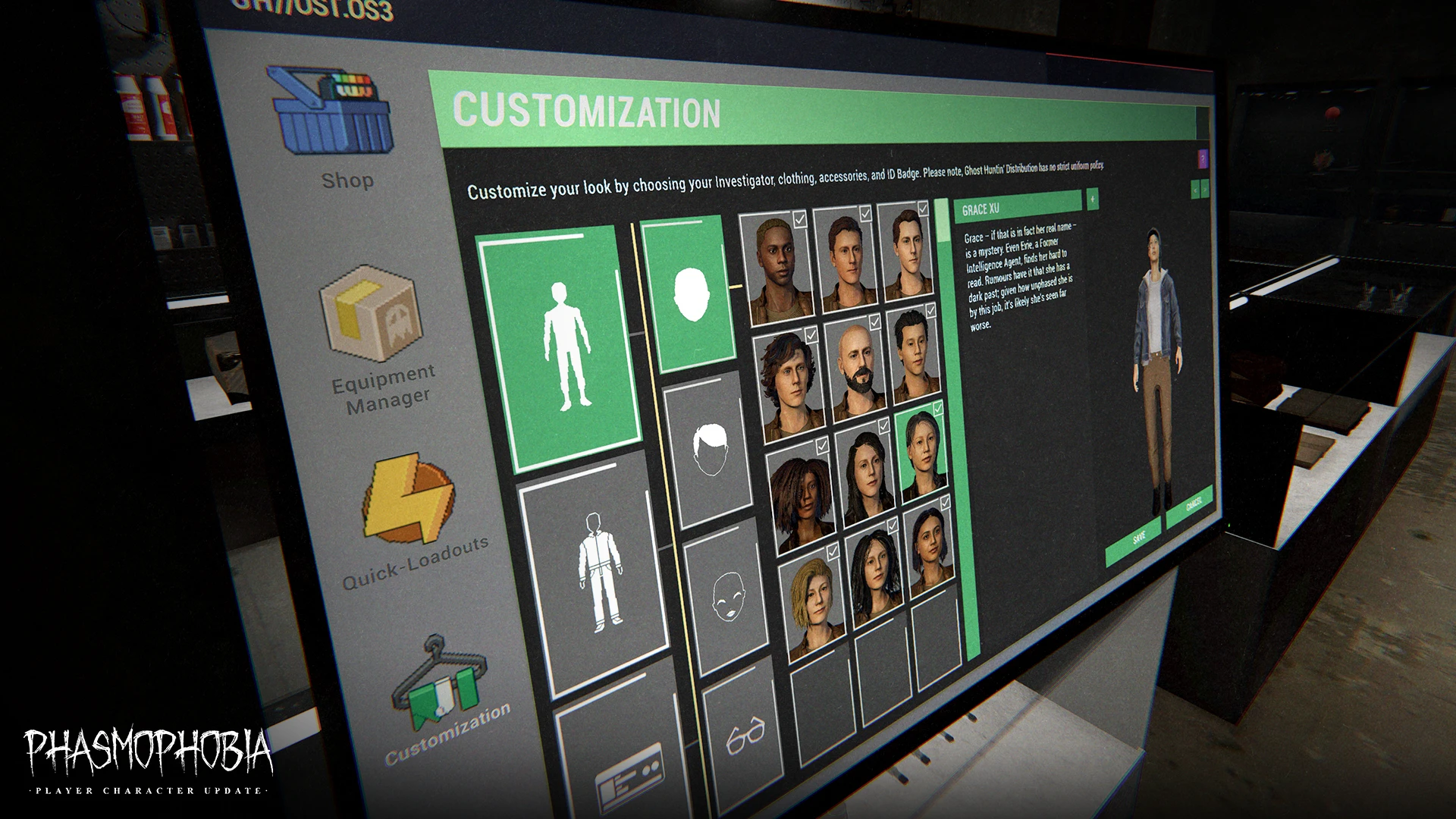Image resolution: width=1456 pixels, height=819 pixels.
Task: Open Customization via the hanger icon
Action: 440,686
